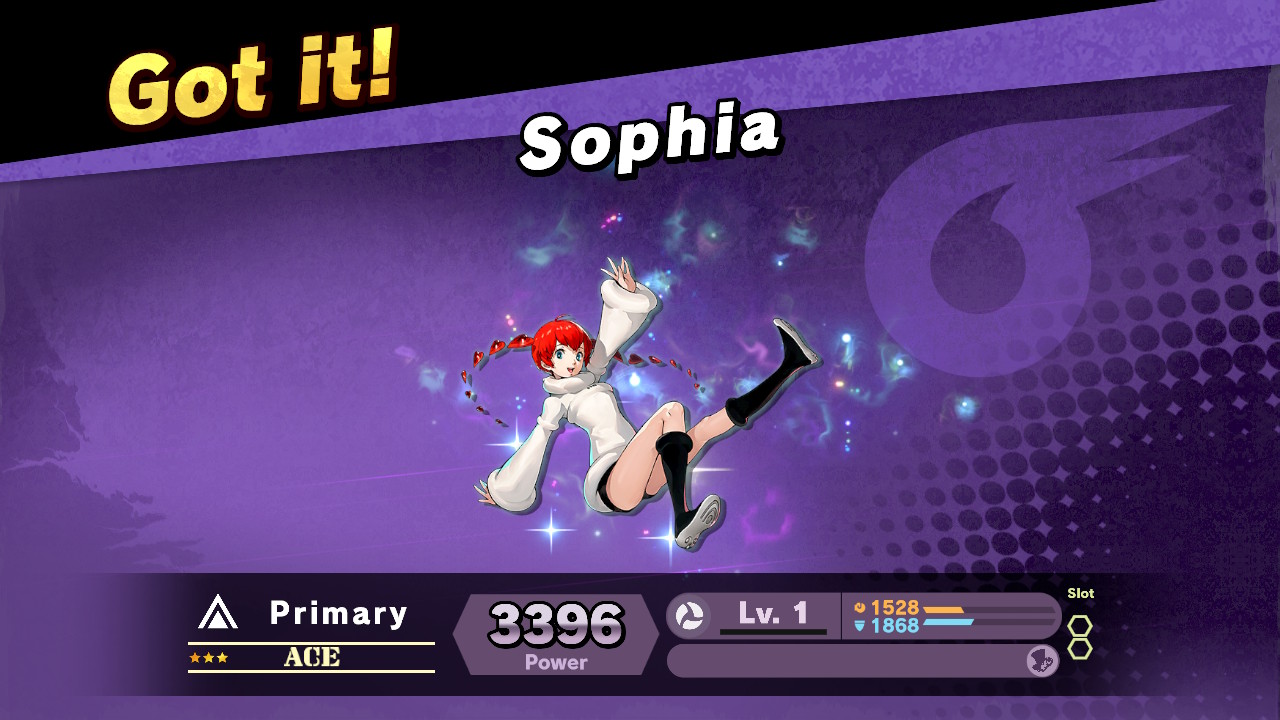This screenshot has height=720, width=1280.
Task: Select the bottom Slot hexagon
Action: tap(1080, 648)
